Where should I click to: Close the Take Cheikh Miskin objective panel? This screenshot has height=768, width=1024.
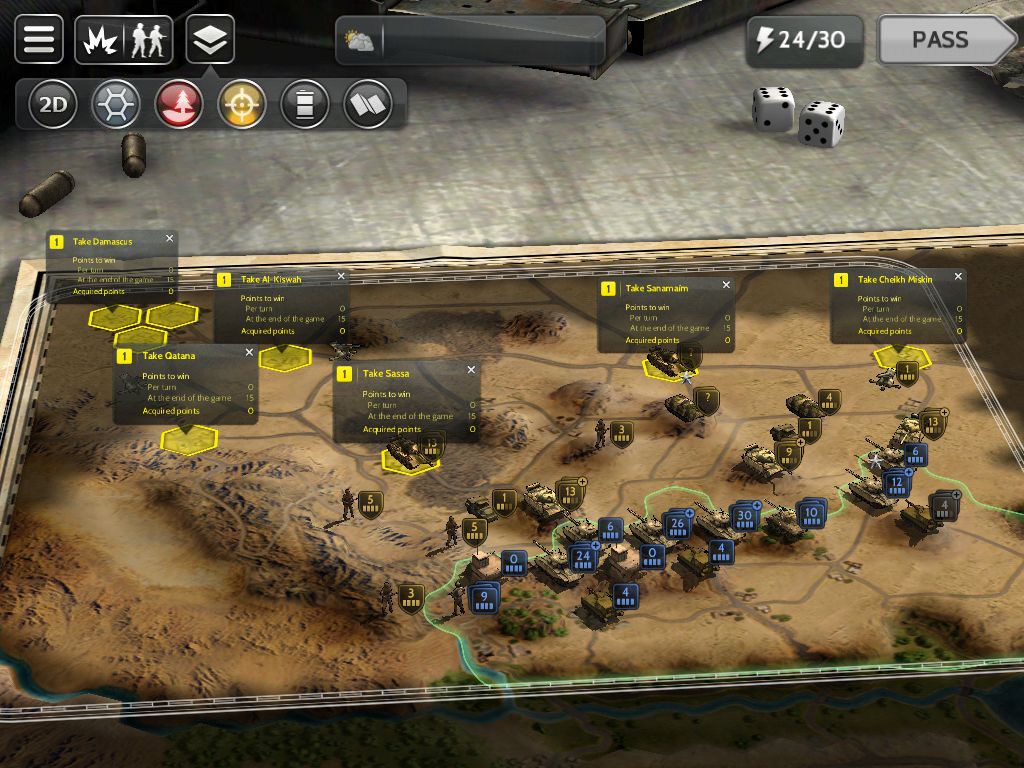coord(958,277)
